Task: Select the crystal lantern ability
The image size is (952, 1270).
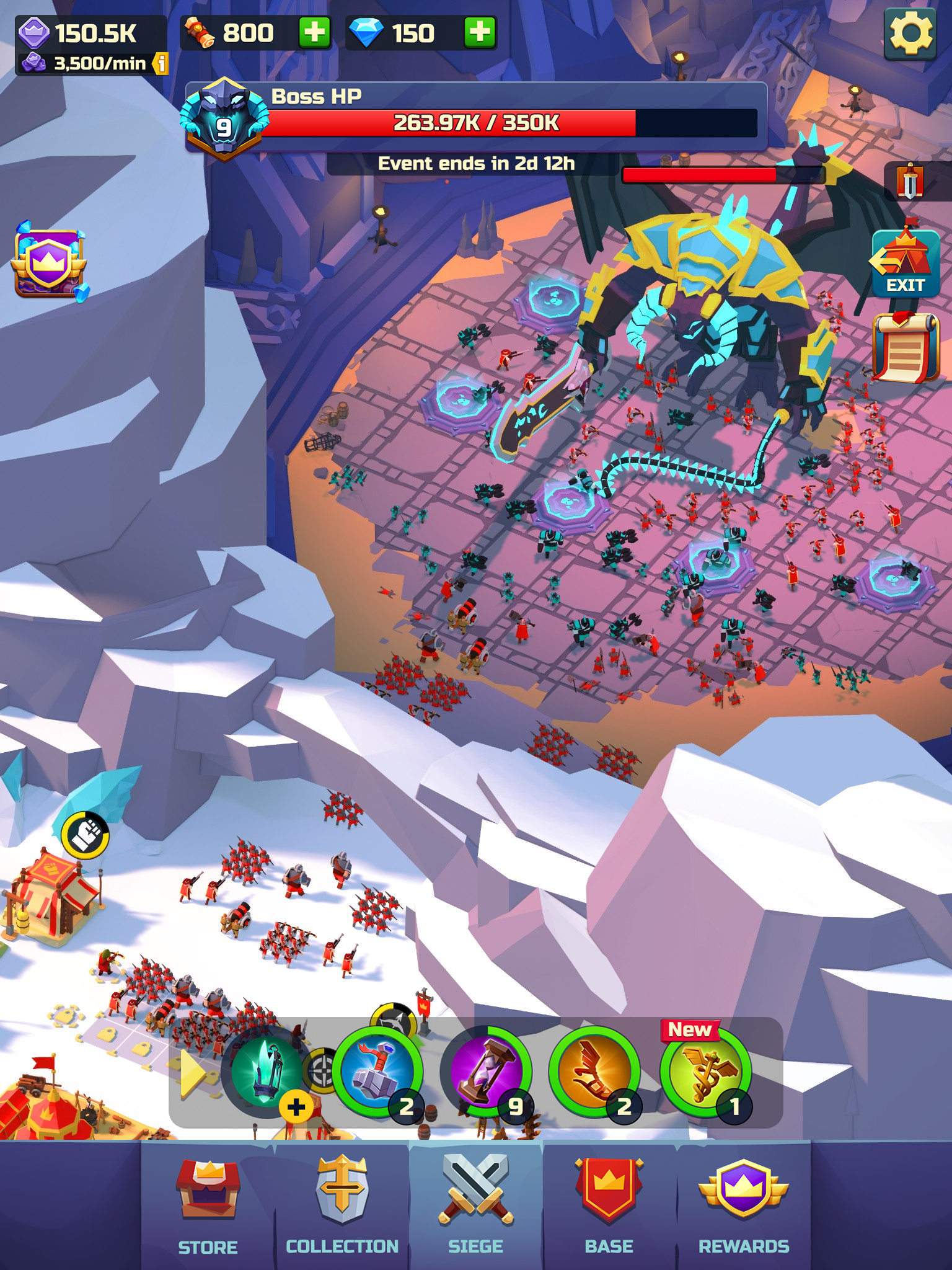Action: pos(267,1071)
